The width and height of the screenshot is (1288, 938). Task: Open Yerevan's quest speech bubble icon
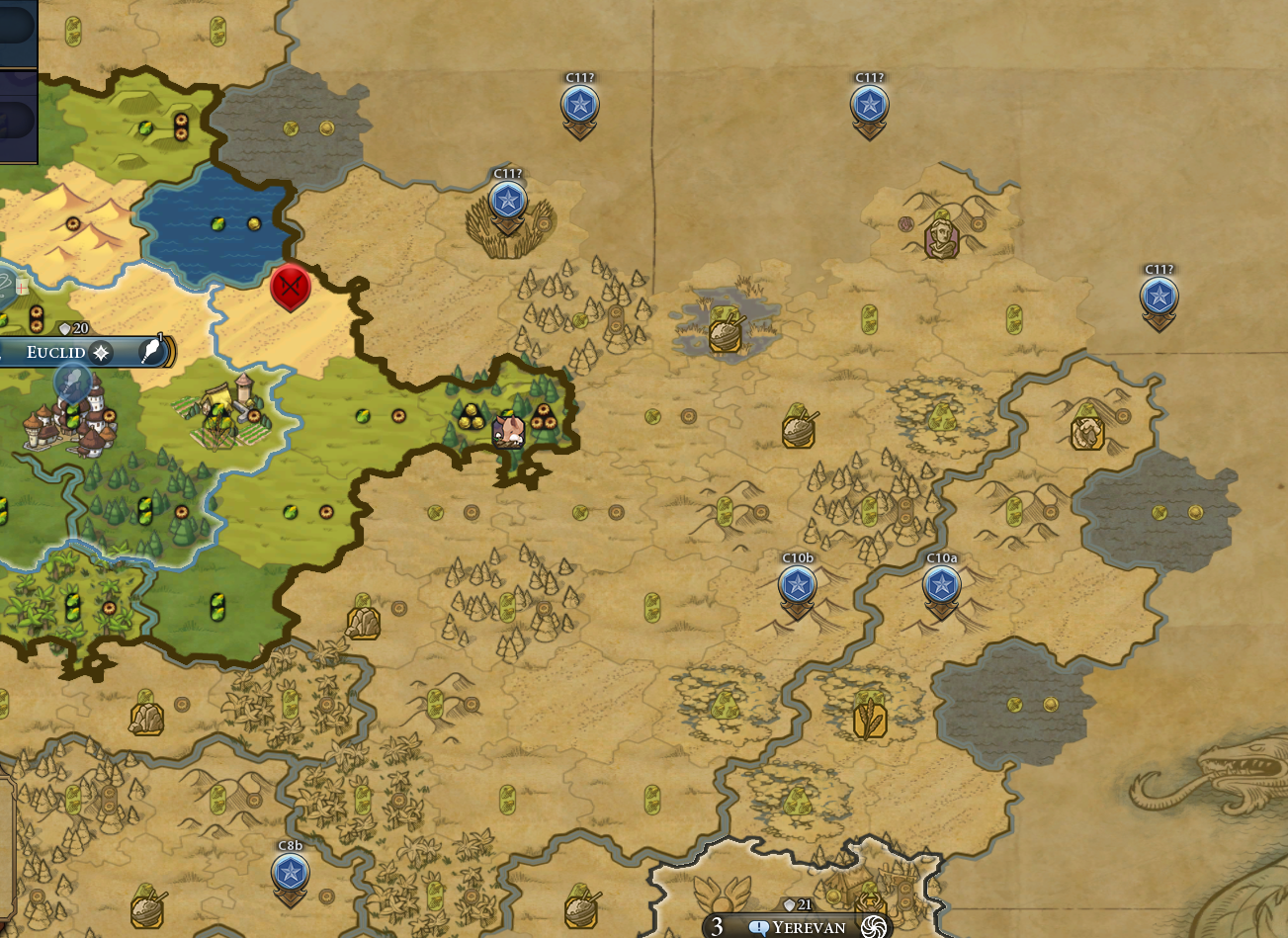coord(759,927)
